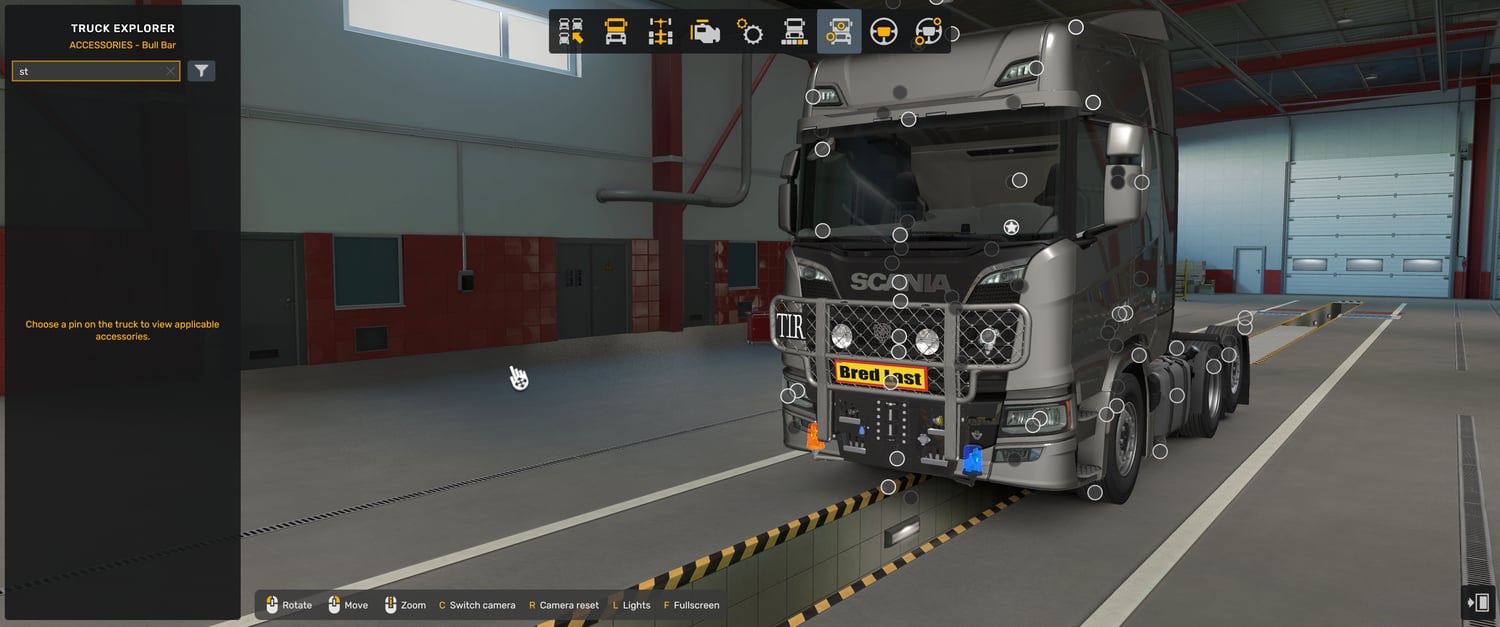
Task: Select the truck paint color swatches category
Action: [794, 32]
